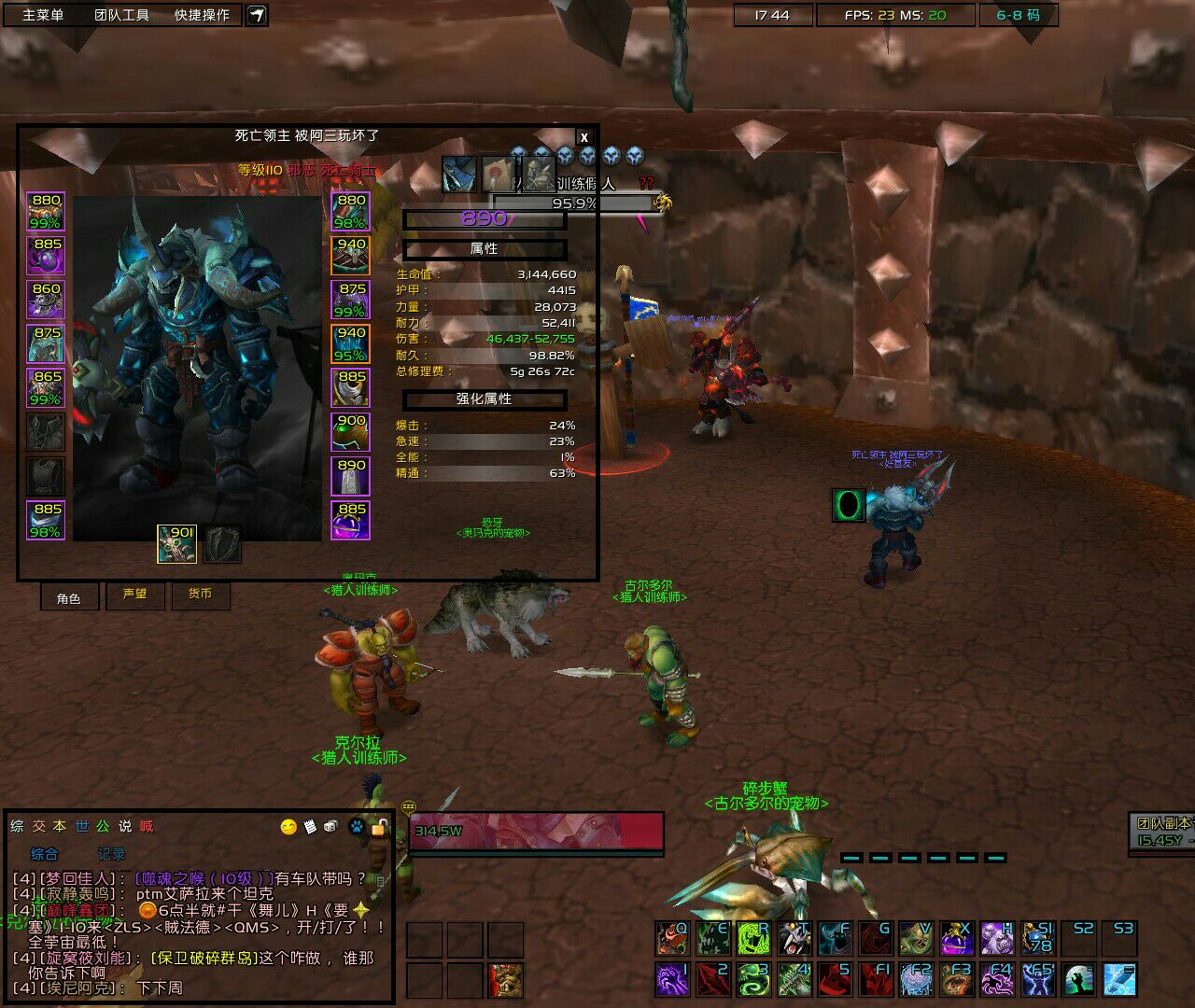The image size is (1195, 1008).
Task: Click the notepad chat-copy icon in the chat bar
Action: [310, 826]
